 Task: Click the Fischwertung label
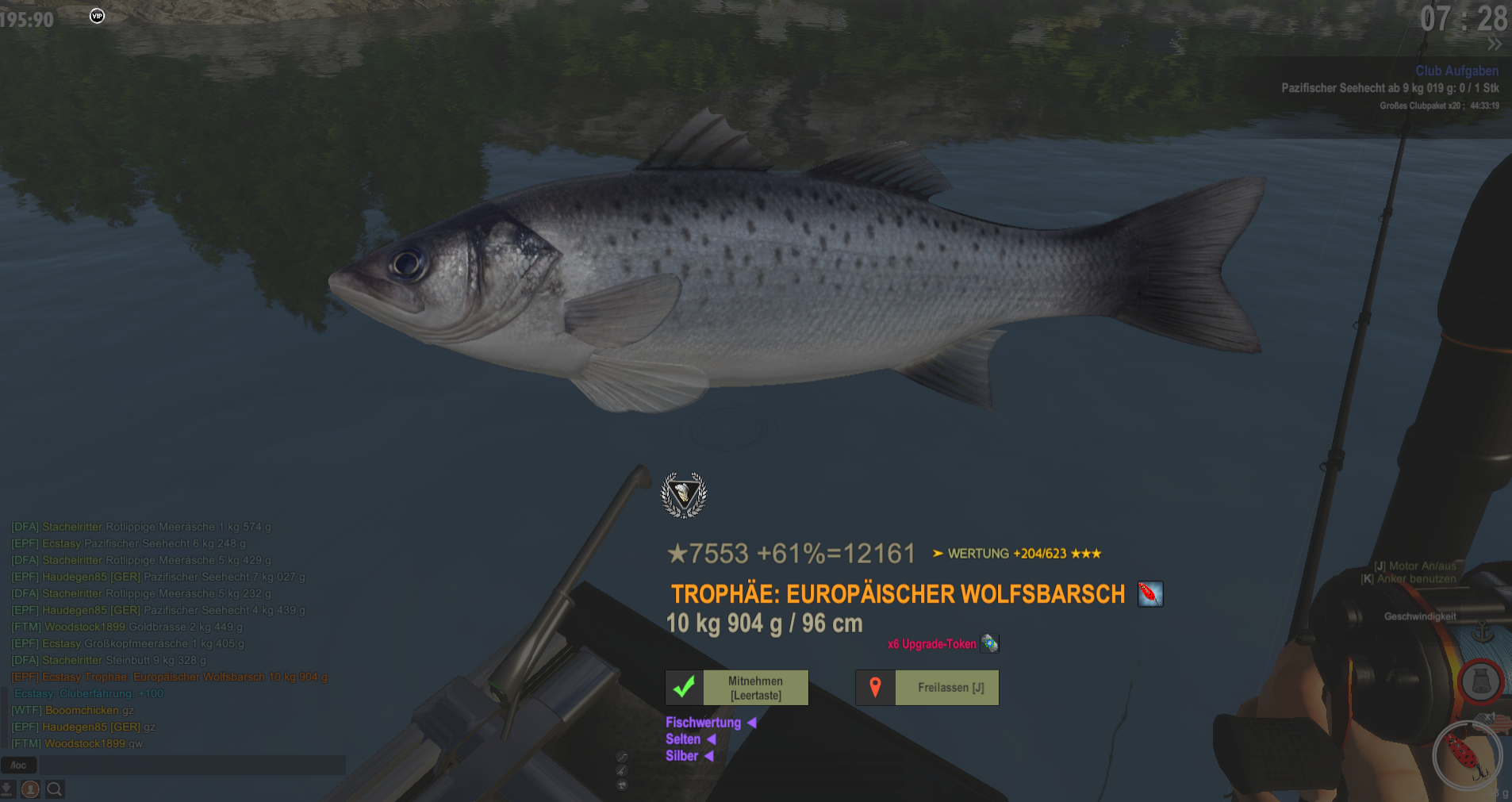coord(704,723)
